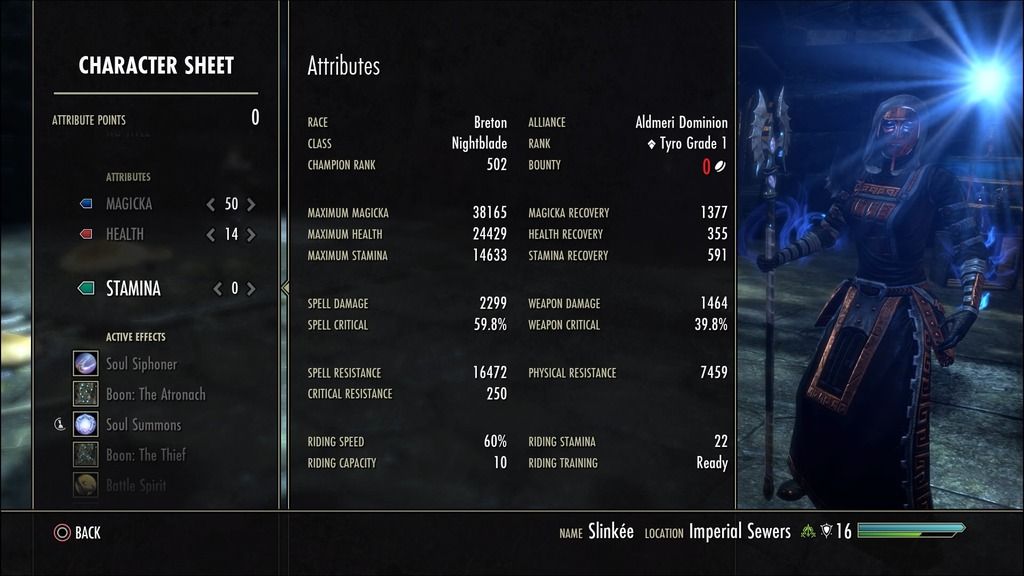Reduce Stamina with its left arrow

(x=217, y=289)
